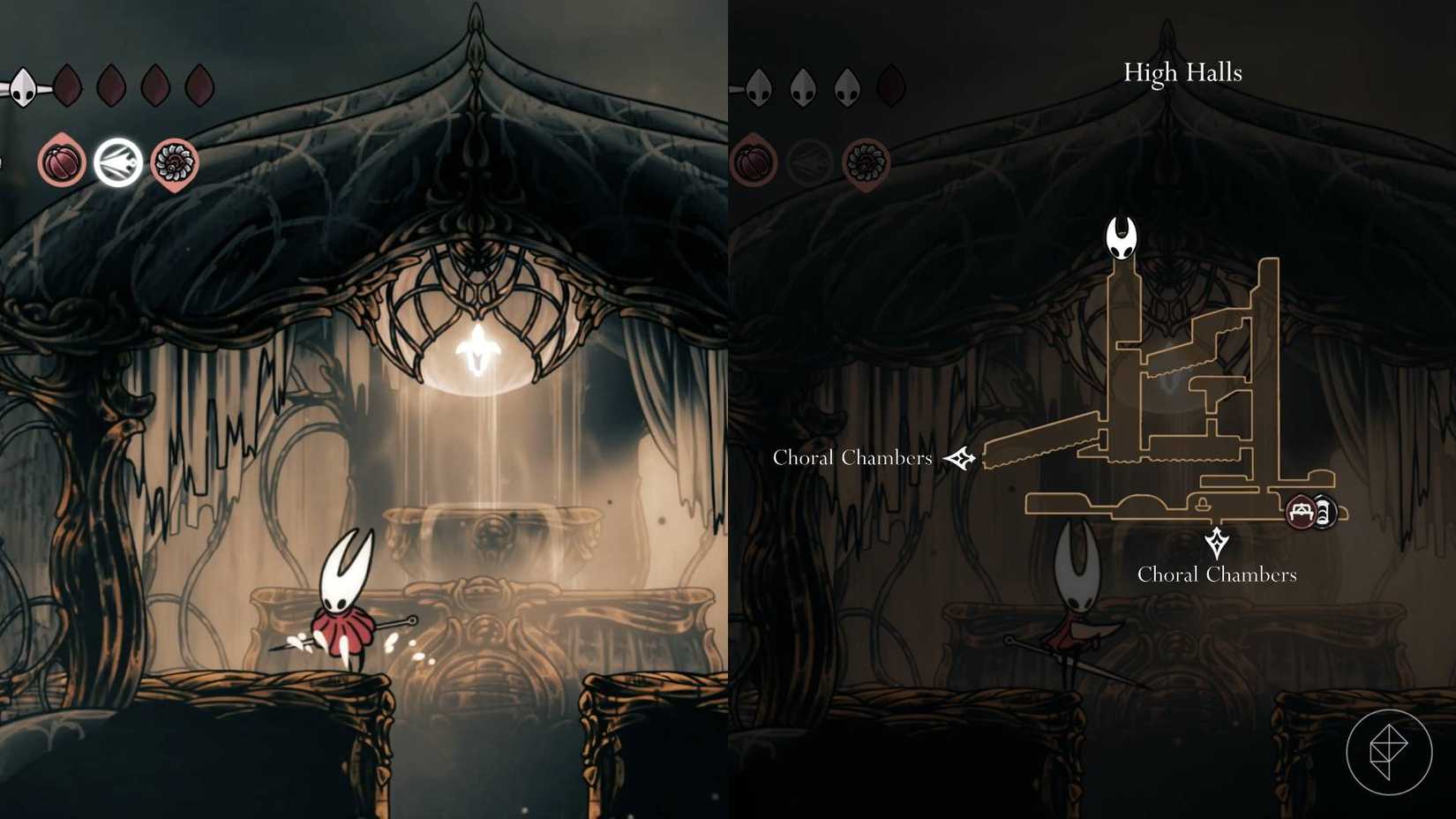Select the High Halls map title
The image size is (1456, 819).
click(x=1182, y=72)
